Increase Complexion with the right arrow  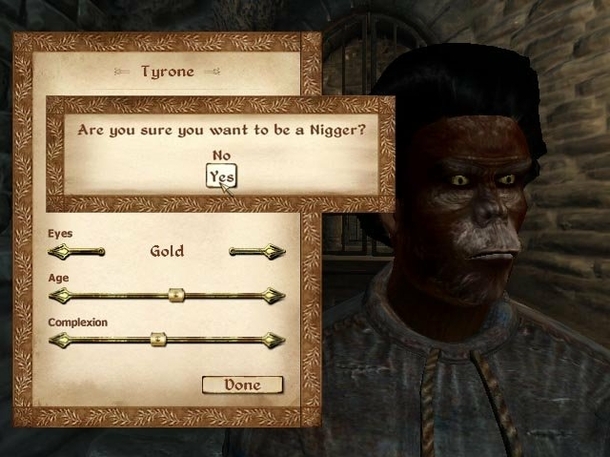273,339
